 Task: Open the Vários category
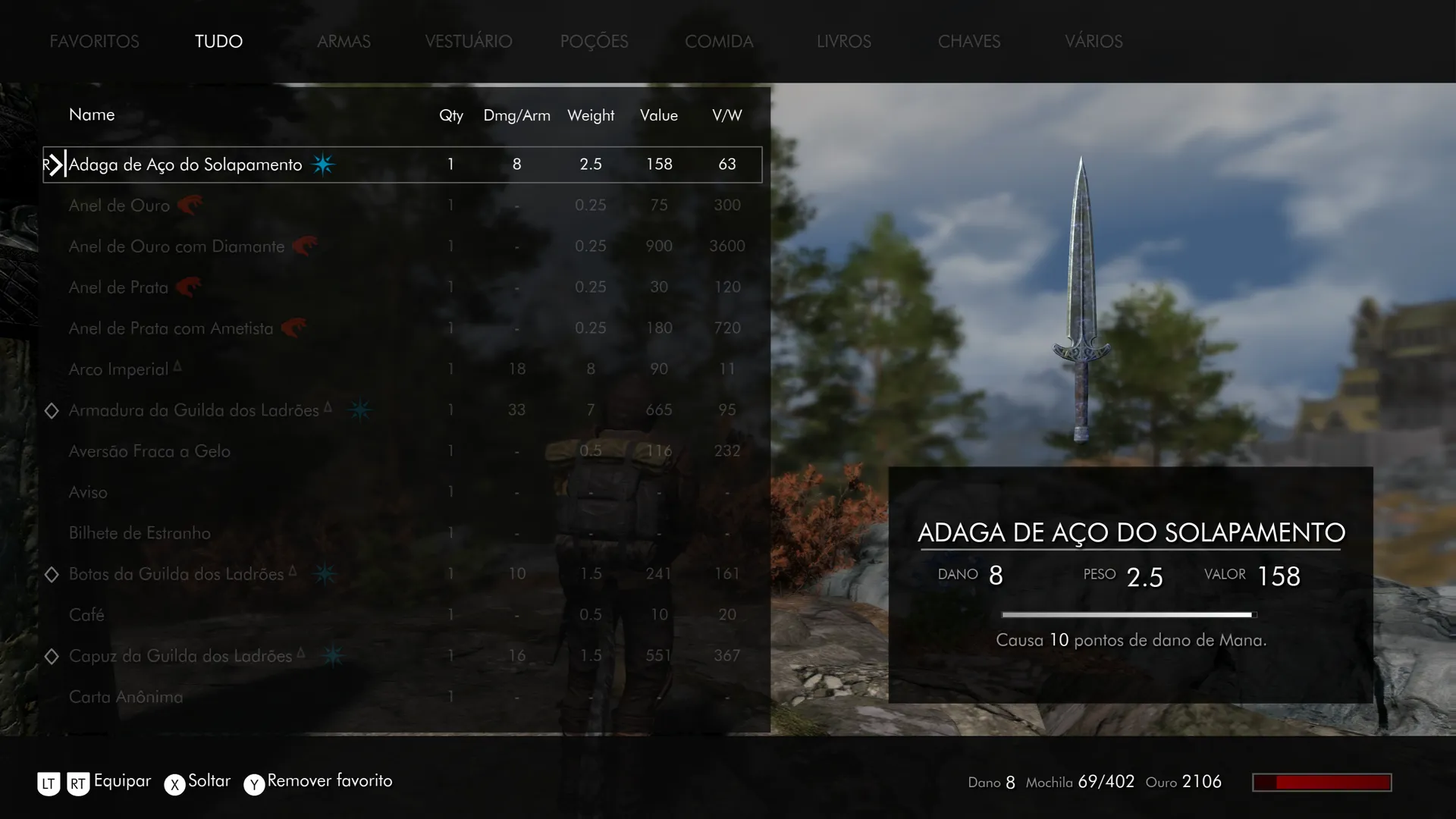pos(1093,42)
